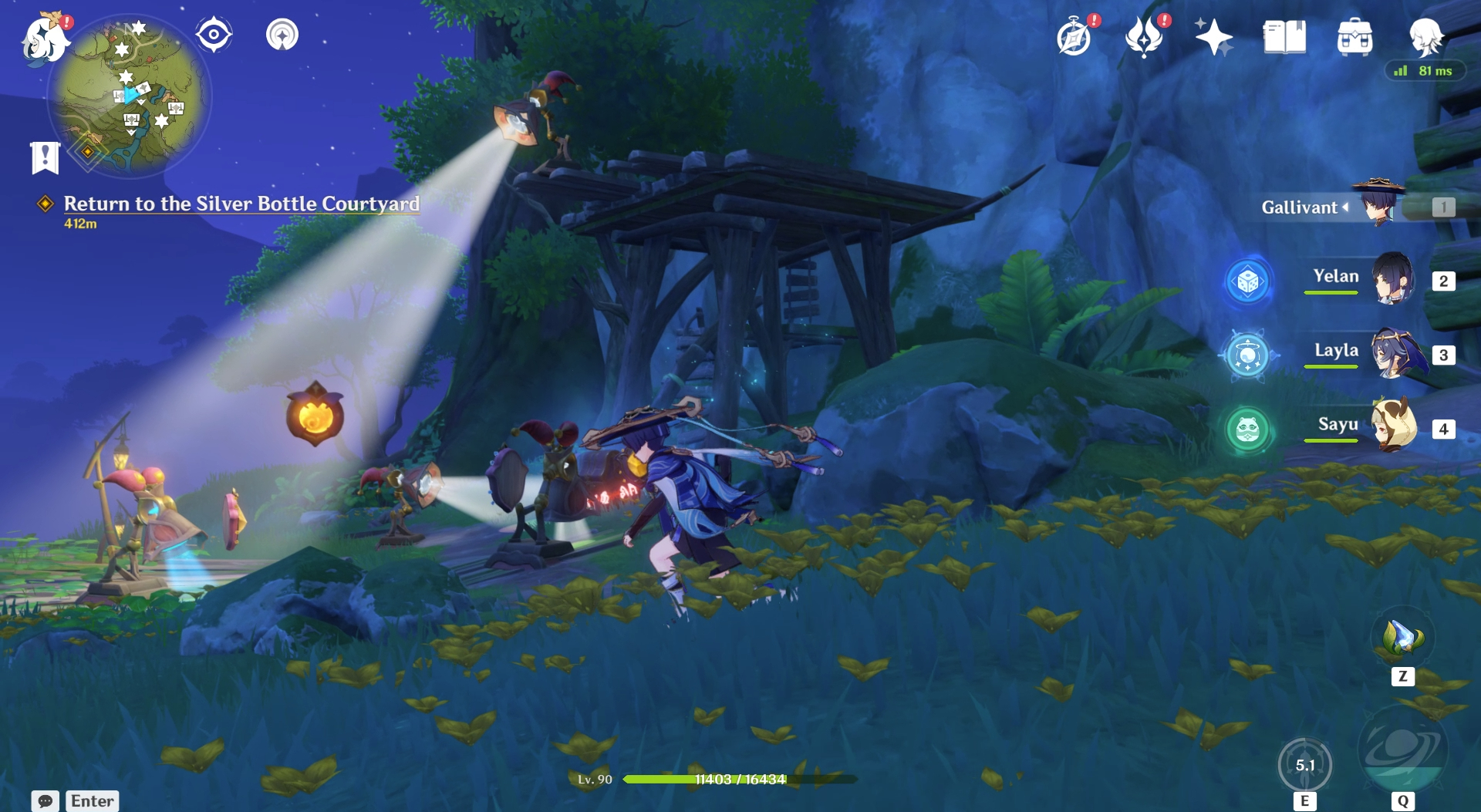The width and height of the screenshot is (1481, 812).
Task: Select the Return to the Silver Bottle Courtyard quest
Action: pyautogui.click(x=241, y=204)
